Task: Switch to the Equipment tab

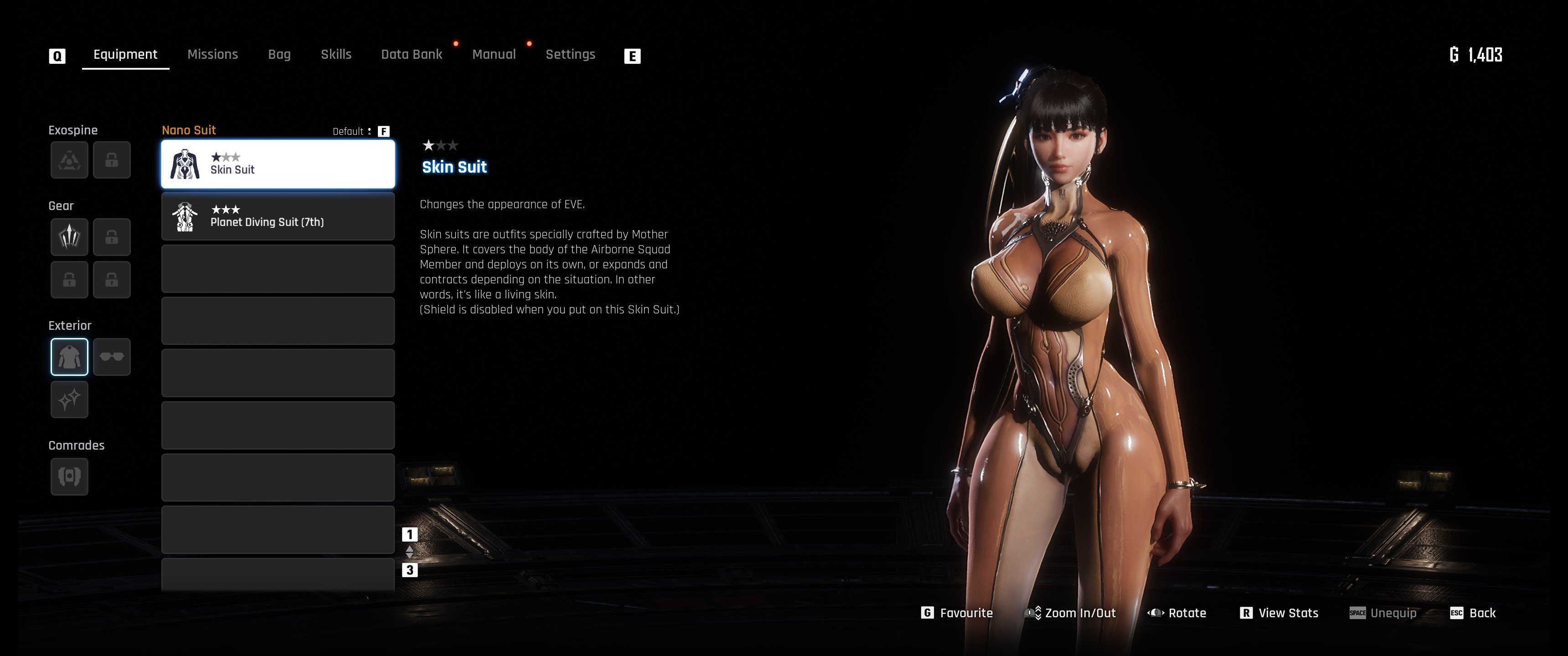Action: (x=125, y=54)
